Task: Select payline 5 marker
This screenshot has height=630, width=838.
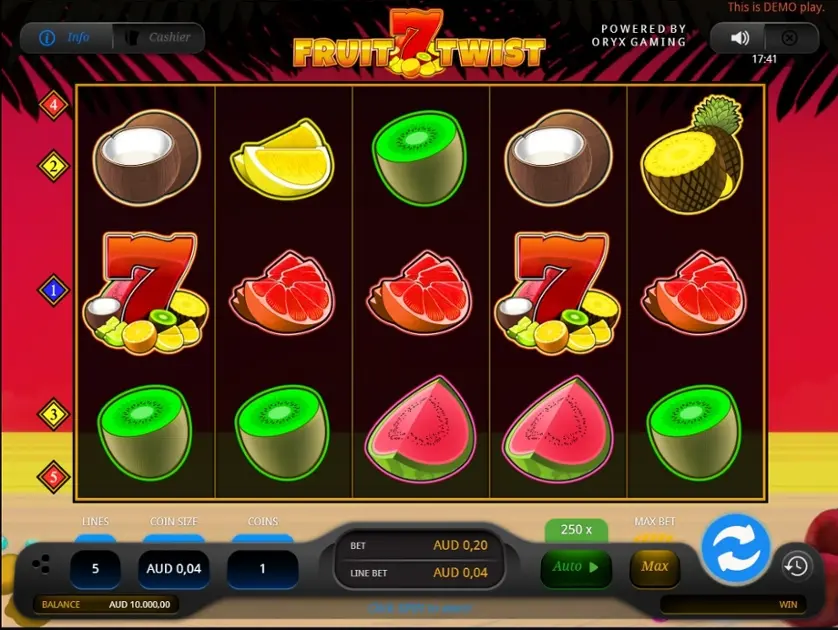Action: [x=53, y=477]
